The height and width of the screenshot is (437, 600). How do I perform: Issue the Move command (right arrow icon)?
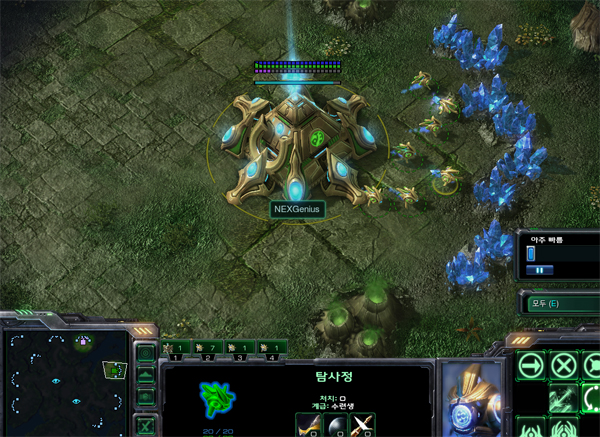coord(531,364)
